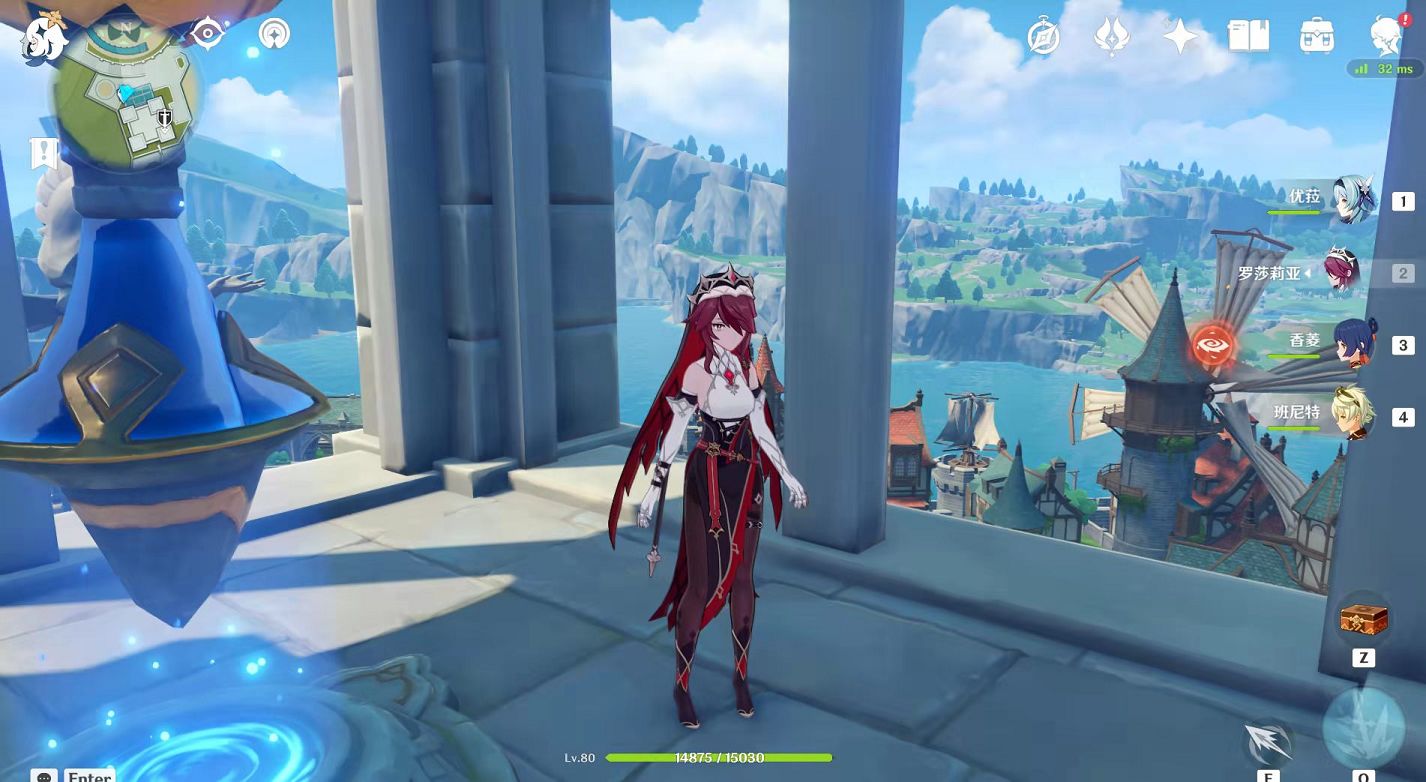Use the treasure chest gadget
1426x782 pixels.
[x=1363, y=621]
